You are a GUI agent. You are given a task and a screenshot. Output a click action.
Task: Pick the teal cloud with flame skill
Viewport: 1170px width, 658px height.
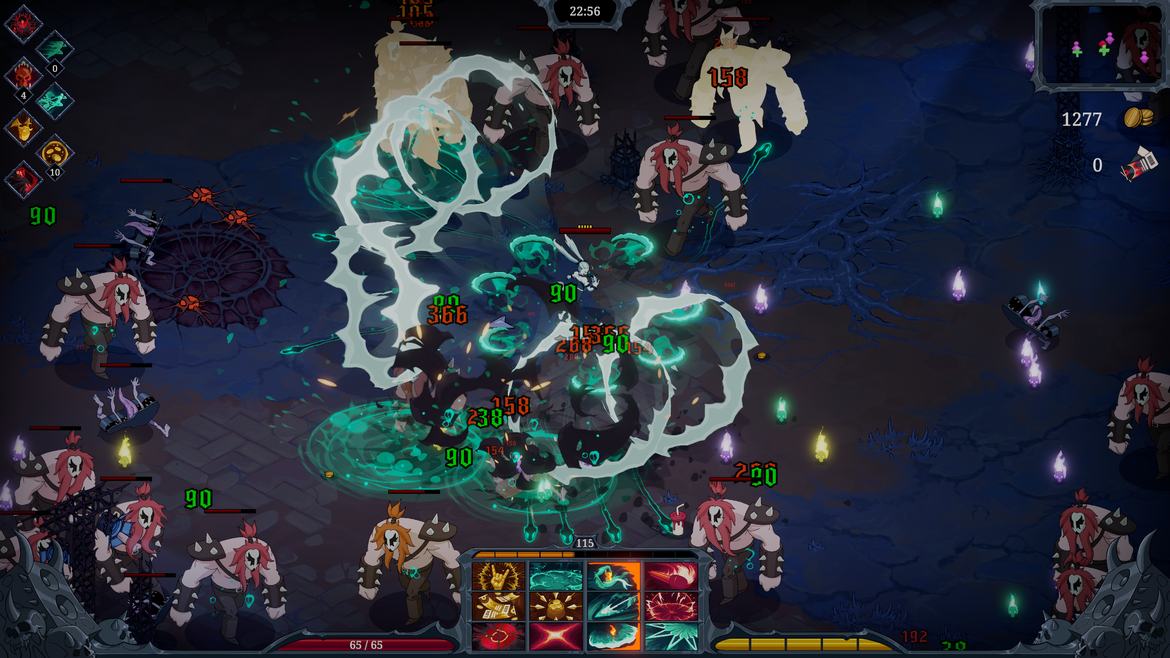(613, 636)
